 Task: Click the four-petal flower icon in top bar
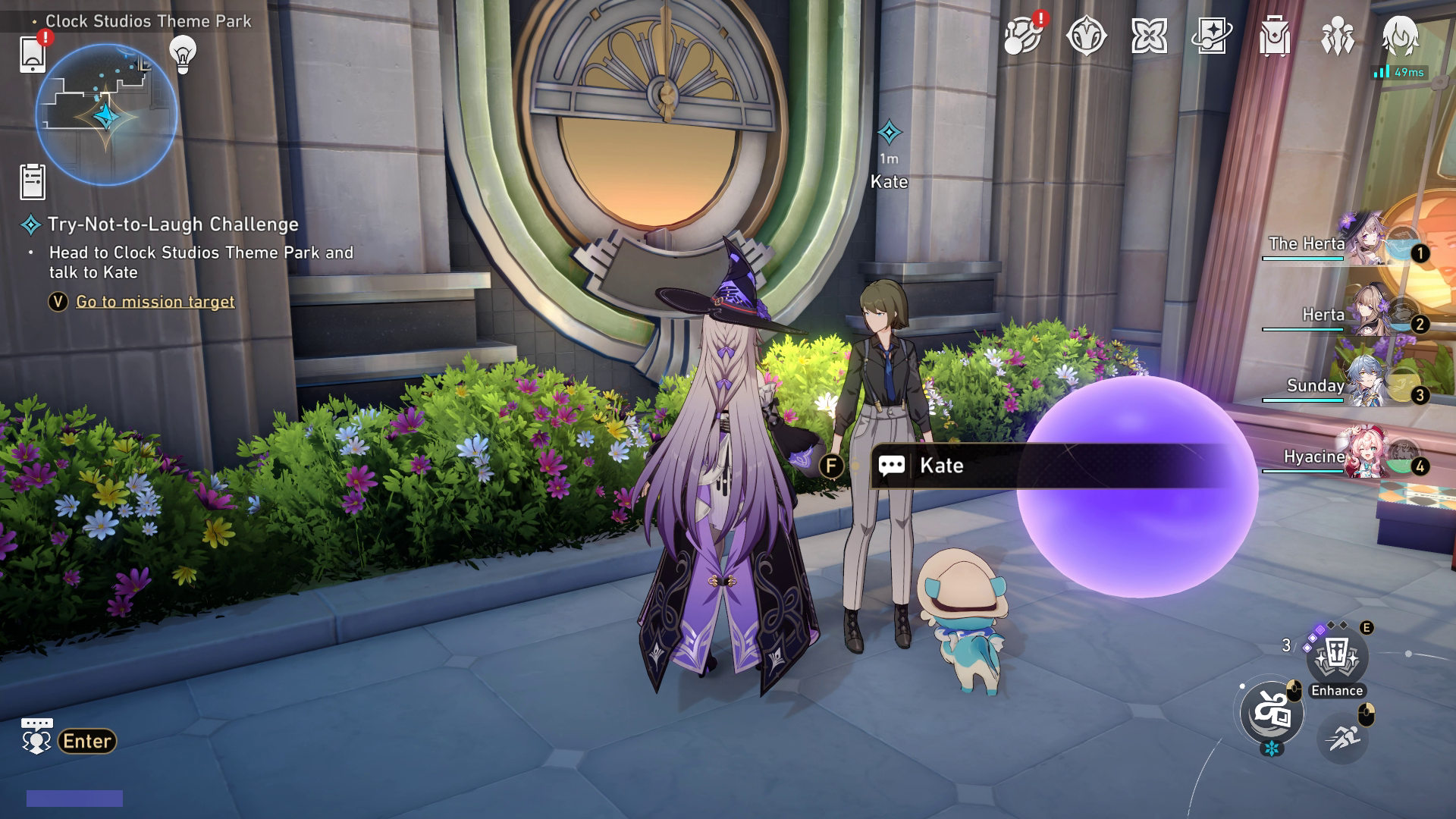[x=1150, y=34]
